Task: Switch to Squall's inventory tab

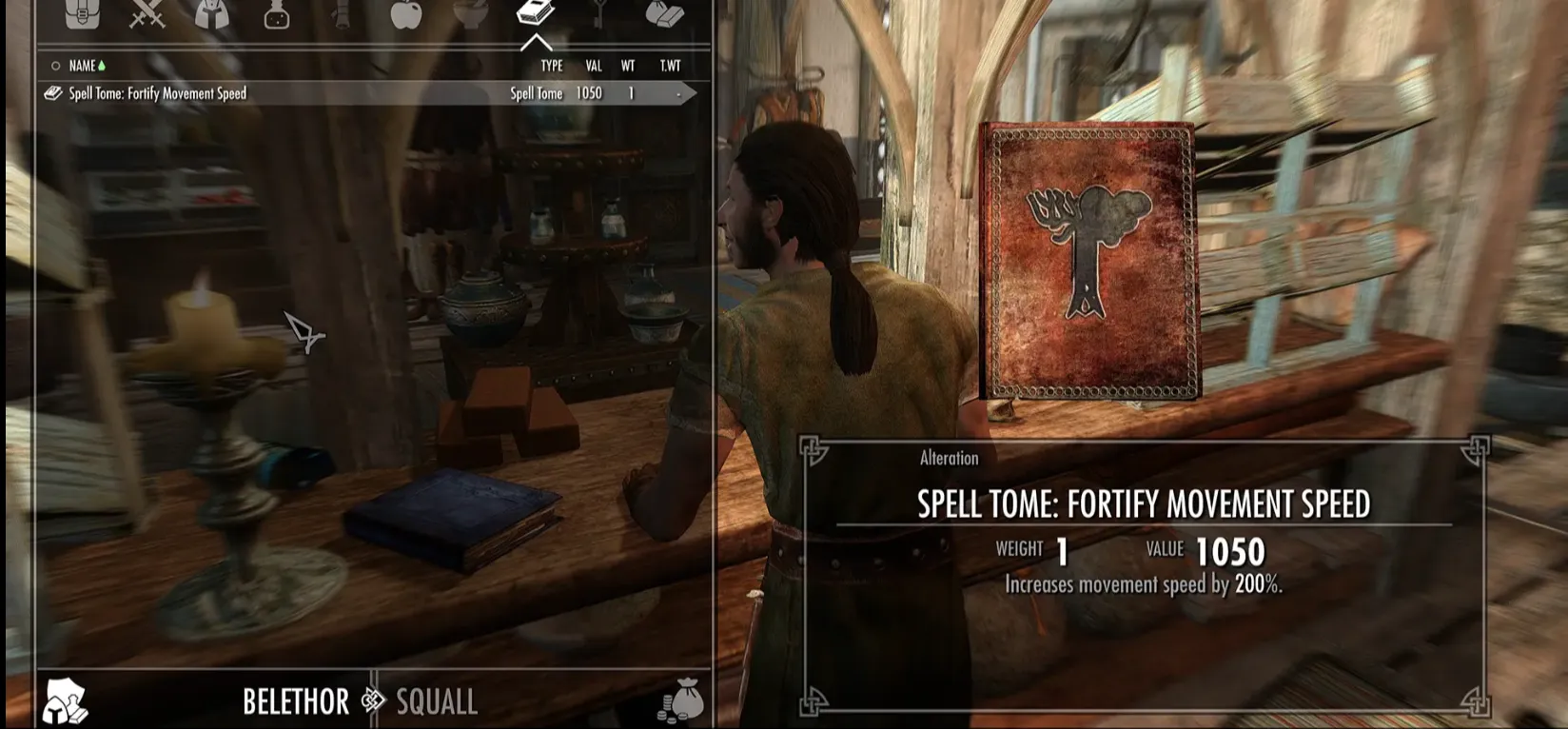Action: pos(437,702)
